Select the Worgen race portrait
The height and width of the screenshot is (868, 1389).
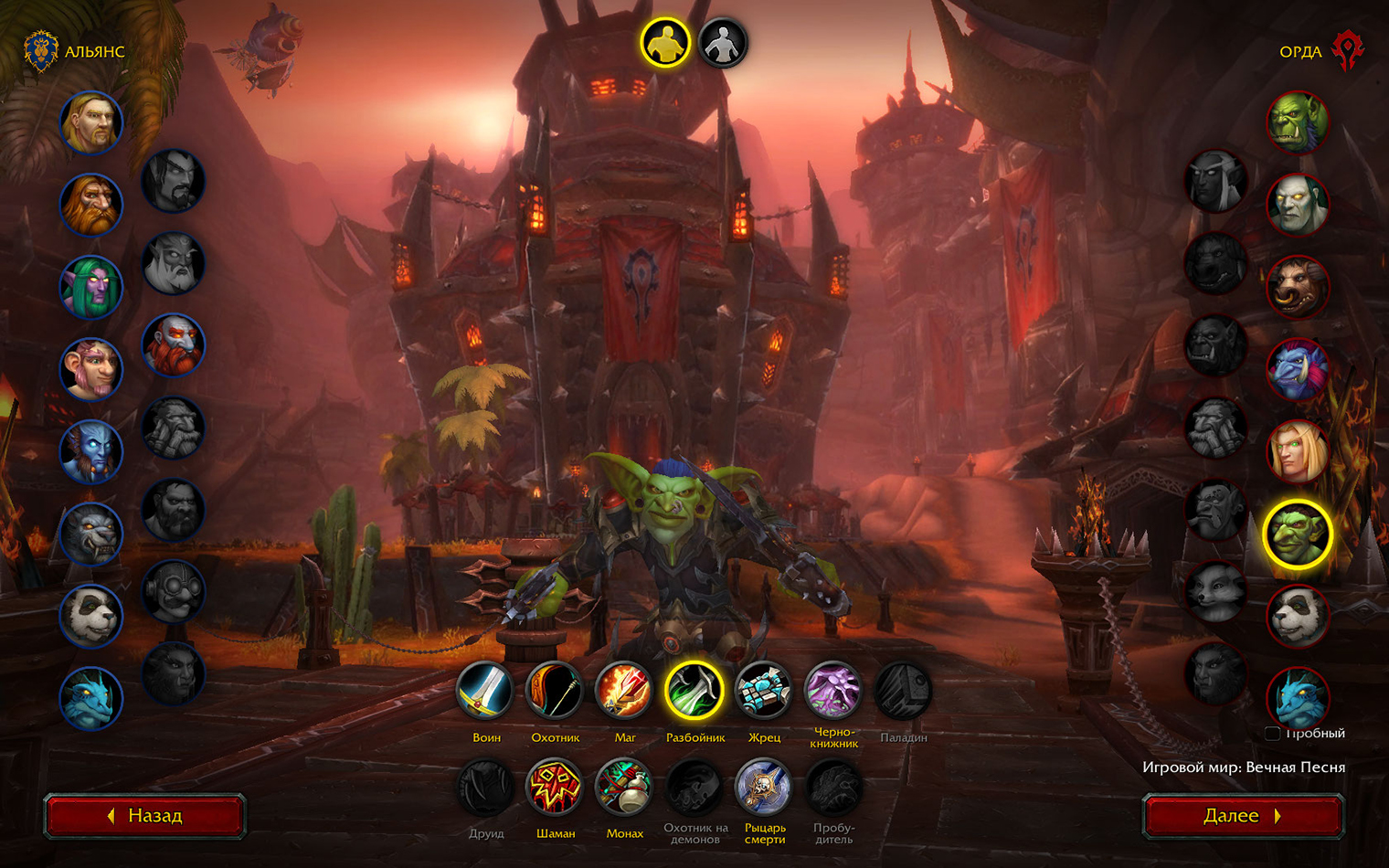click(91, 535)
